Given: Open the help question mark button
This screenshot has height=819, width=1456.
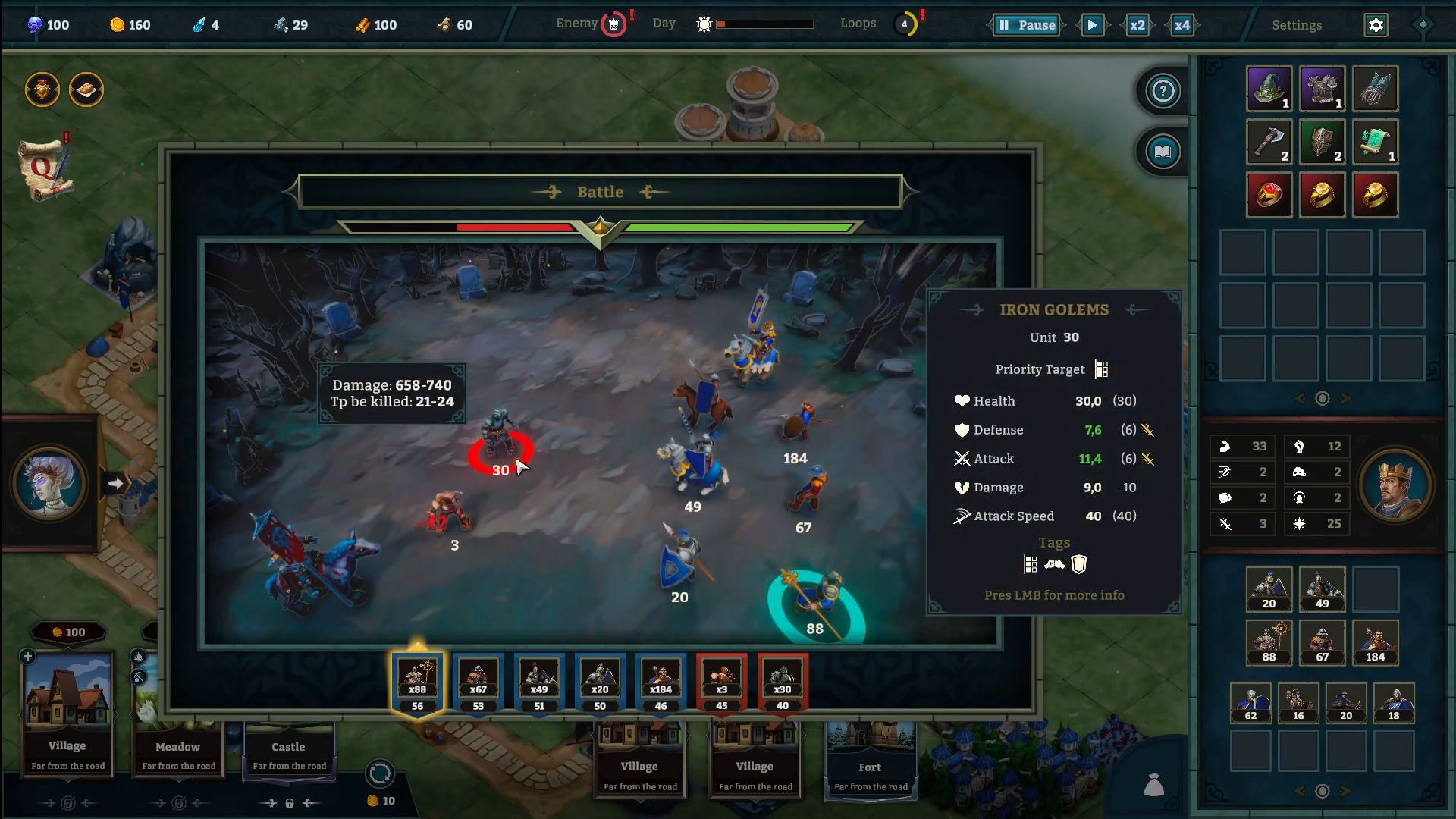Looking at the screenshot, I should pos(1163,91).
